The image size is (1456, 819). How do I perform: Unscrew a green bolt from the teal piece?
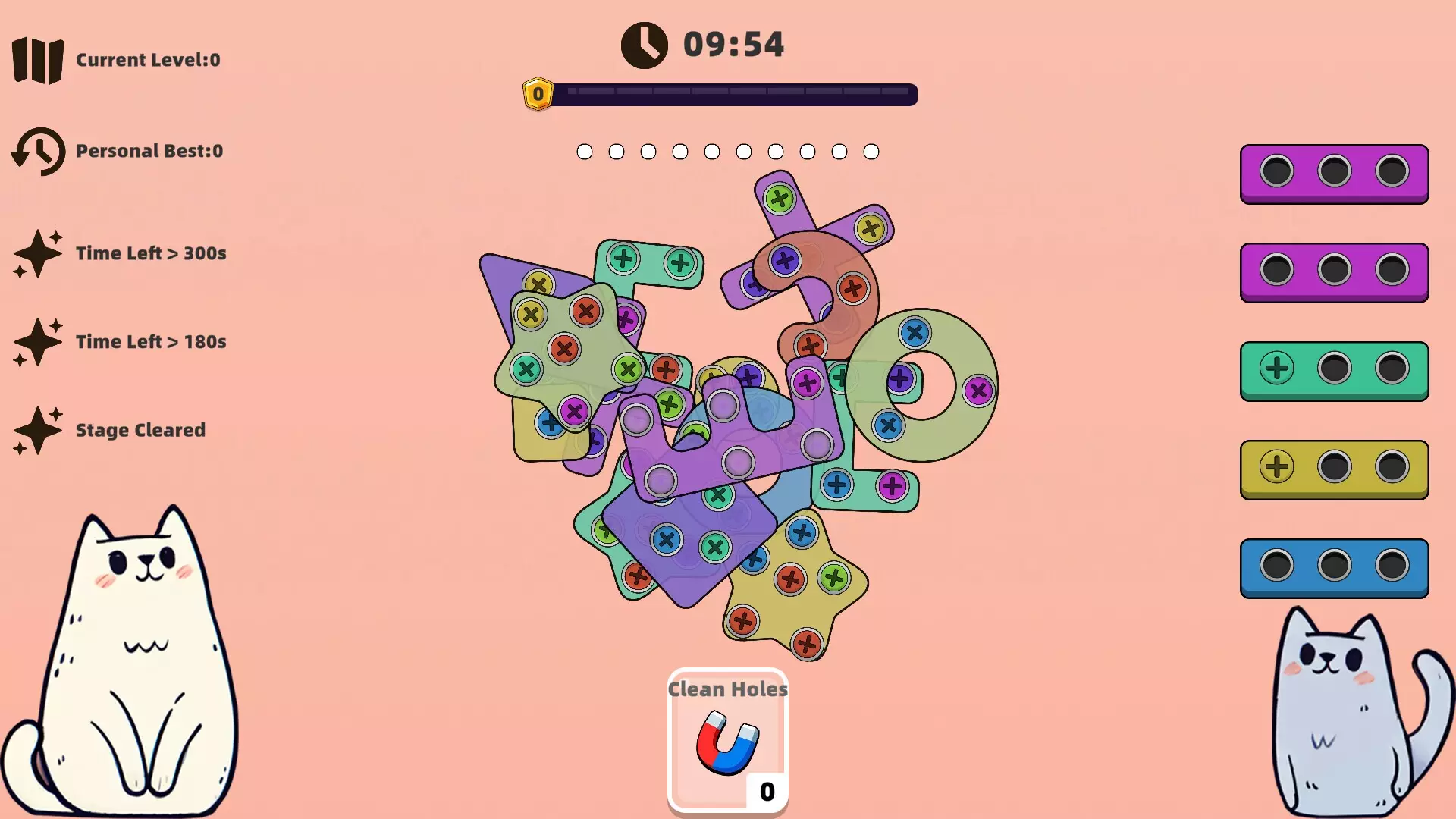[622, 259]
